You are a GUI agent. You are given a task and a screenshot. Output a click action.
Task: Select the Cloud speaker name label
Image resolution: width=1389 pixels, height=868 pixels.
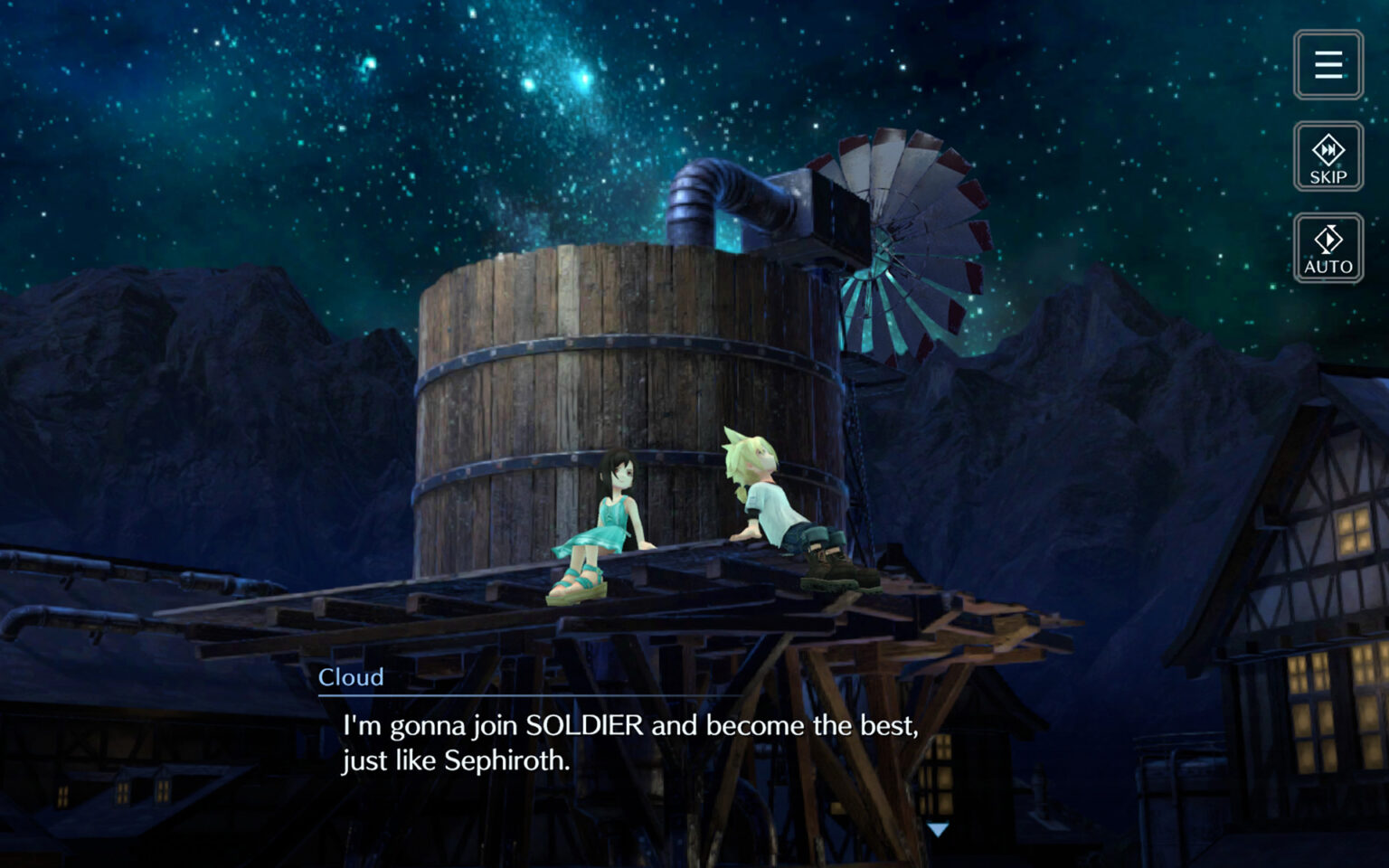point(351,677)
